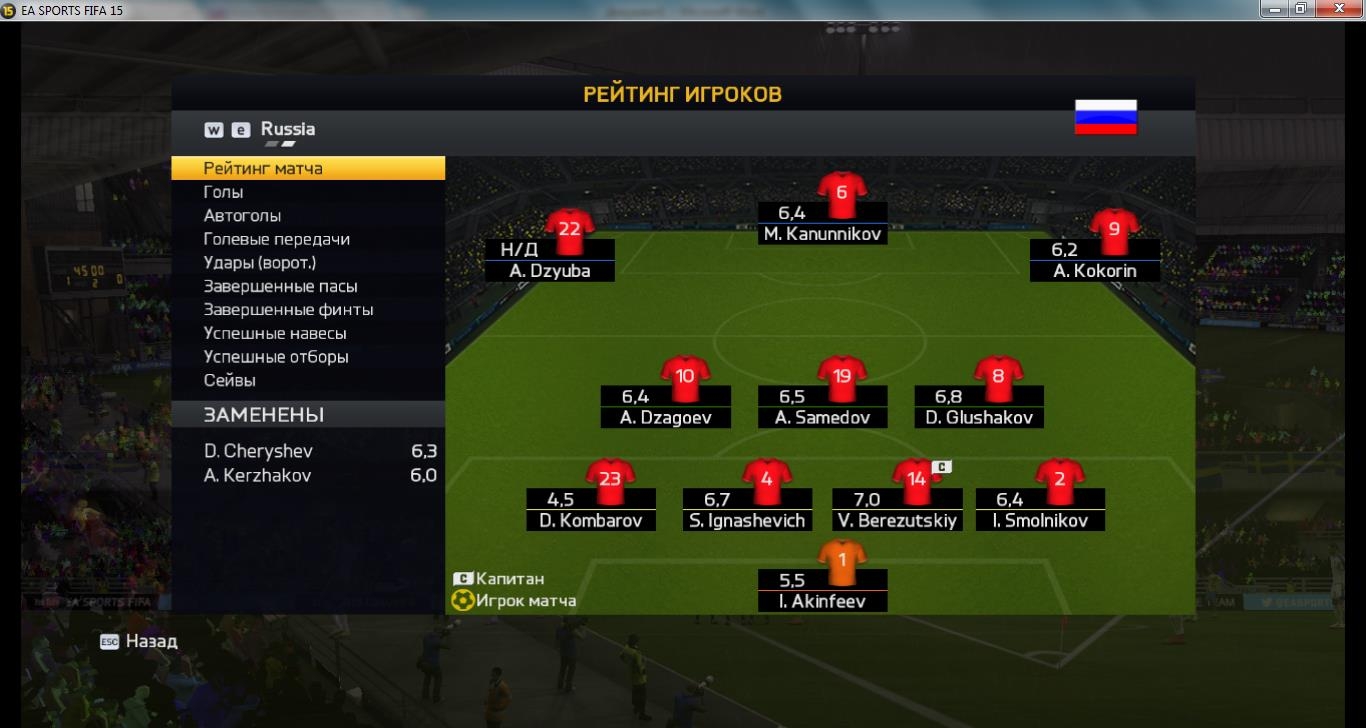Select the Сейвы stat category
1366x728 pixels.
click(230, 381)
